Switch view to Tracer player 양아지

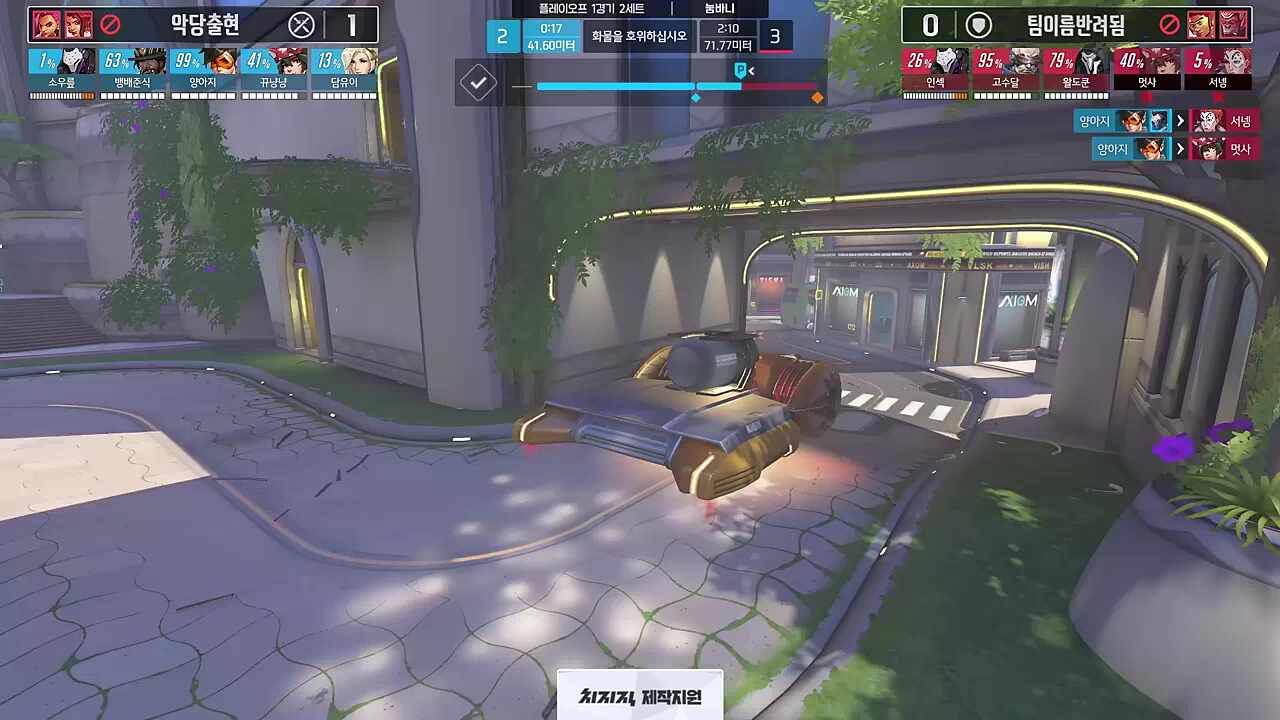click(203, 72)
